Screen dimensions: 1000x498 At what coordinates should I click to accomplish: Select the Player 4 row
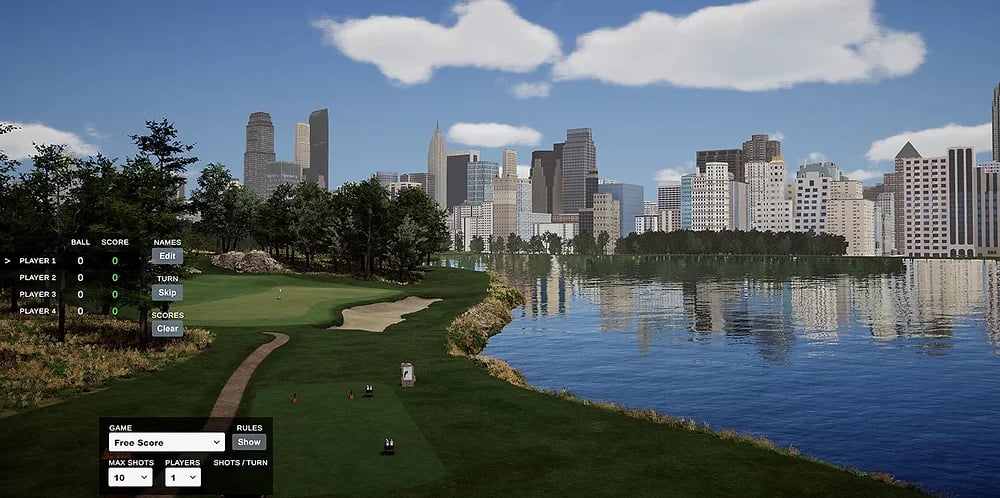click(x=38, y=311)
